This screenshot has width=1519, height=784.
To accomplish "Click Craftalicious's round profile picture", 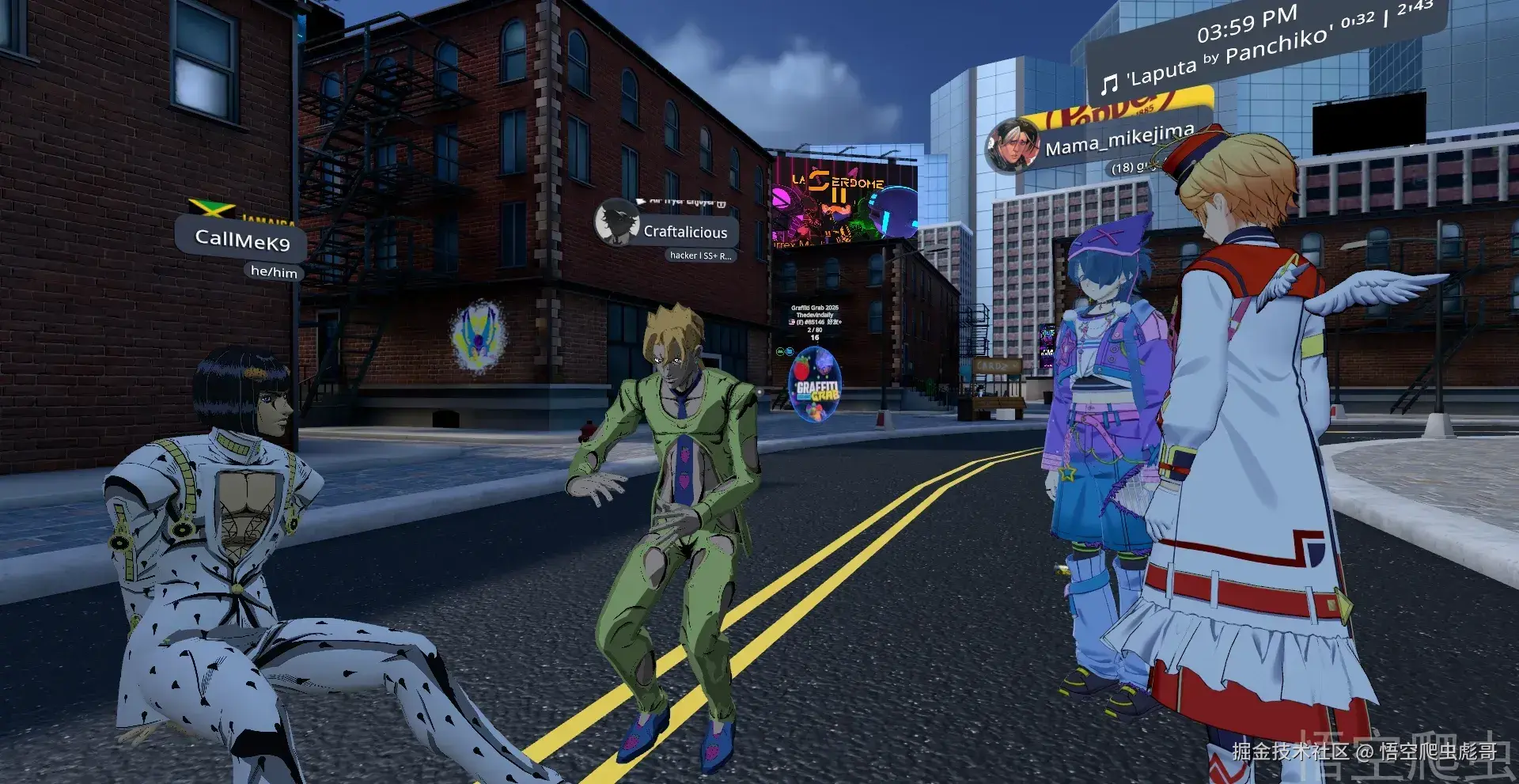I will pos(617,222).
